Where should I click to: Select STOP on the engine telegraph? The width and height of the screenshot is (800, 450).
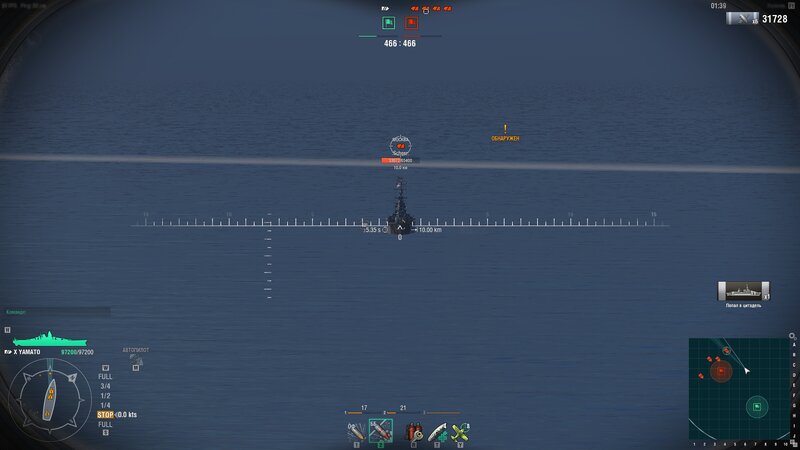105,414
